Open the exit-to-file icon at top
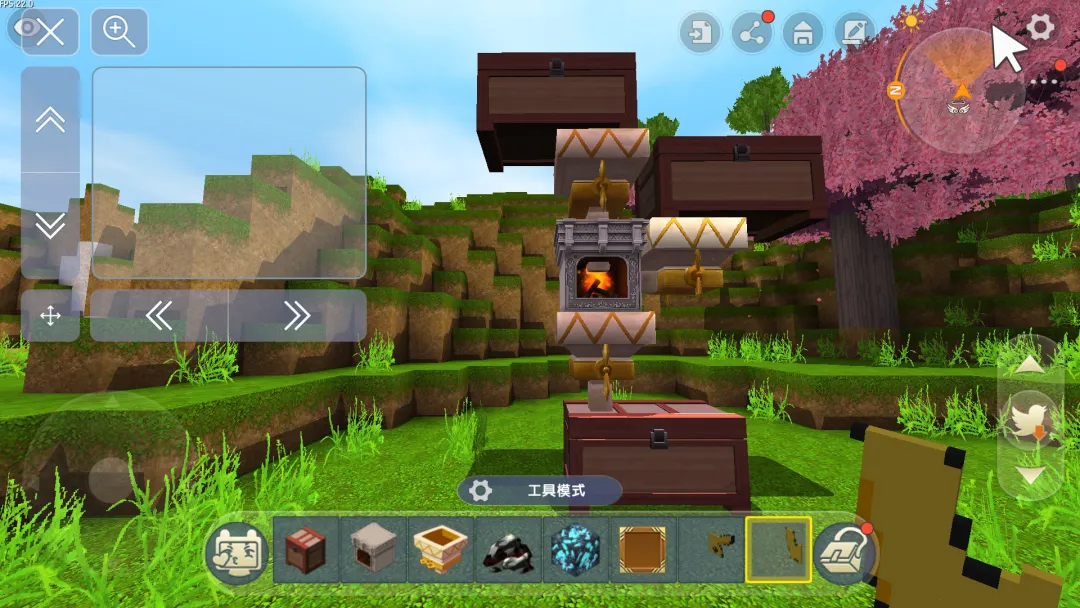The image size is (1080, 608). coord(699,33)
